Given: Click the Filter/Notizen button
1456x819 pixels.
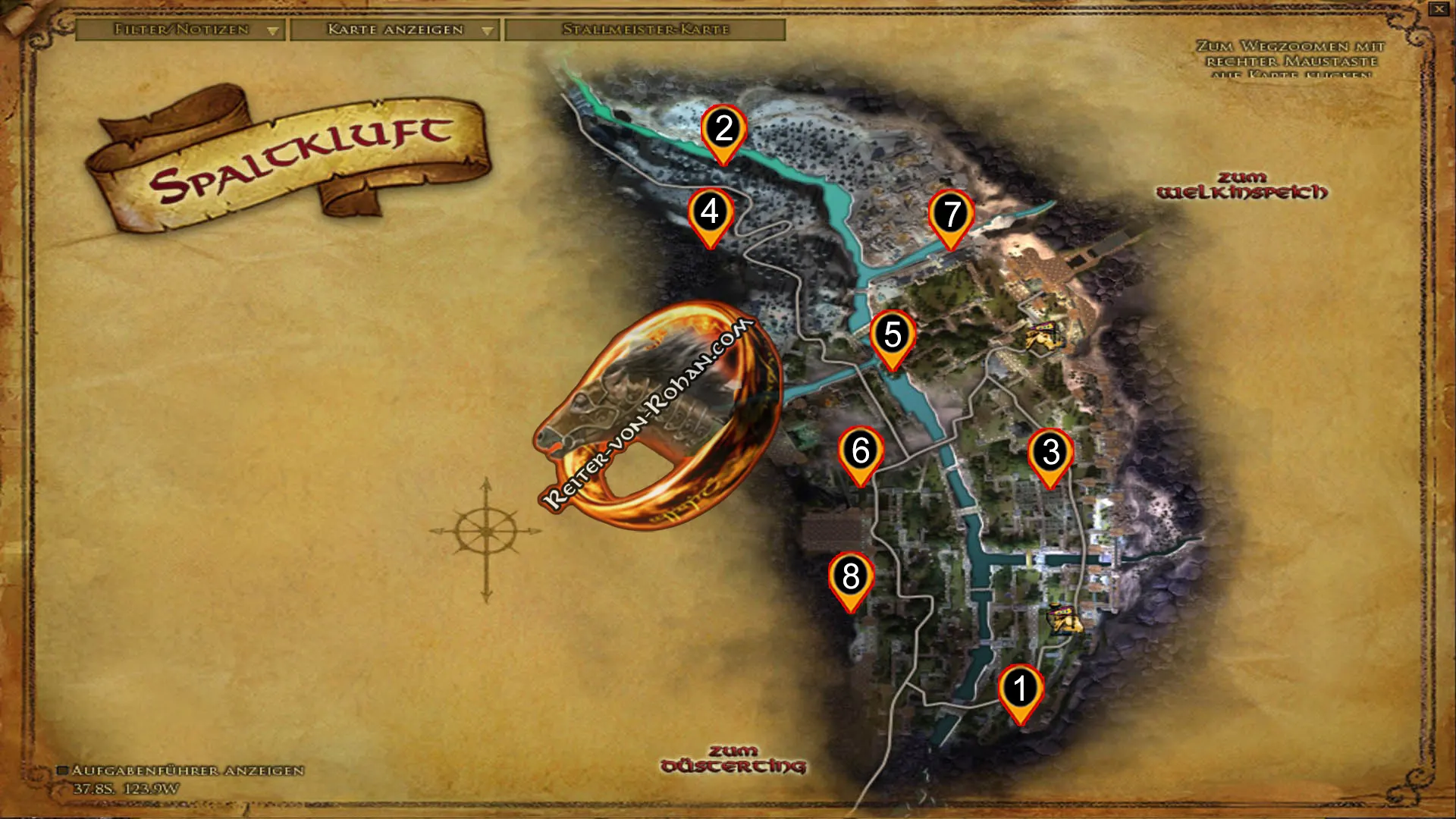Looking at the screenshot, I should [180, 32].
